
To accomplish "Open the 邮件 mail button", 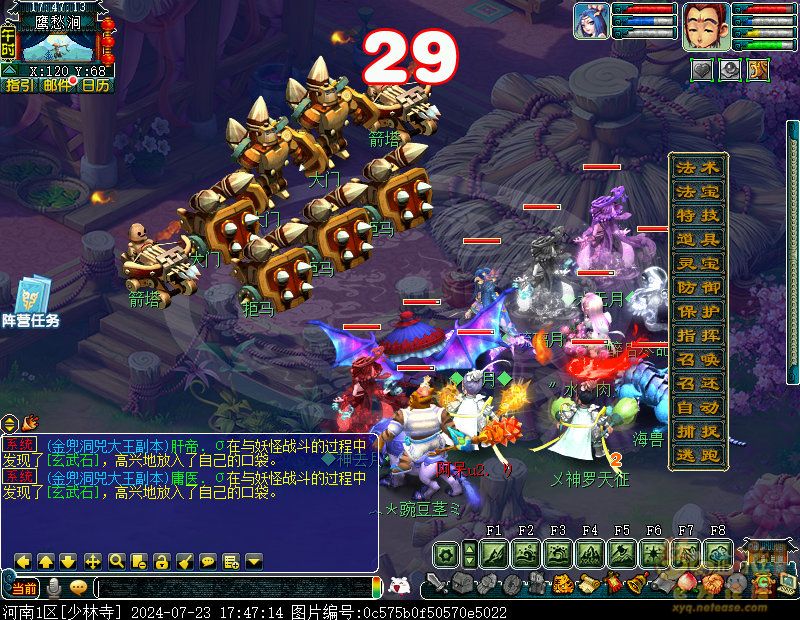I will (x=57, y=86).
